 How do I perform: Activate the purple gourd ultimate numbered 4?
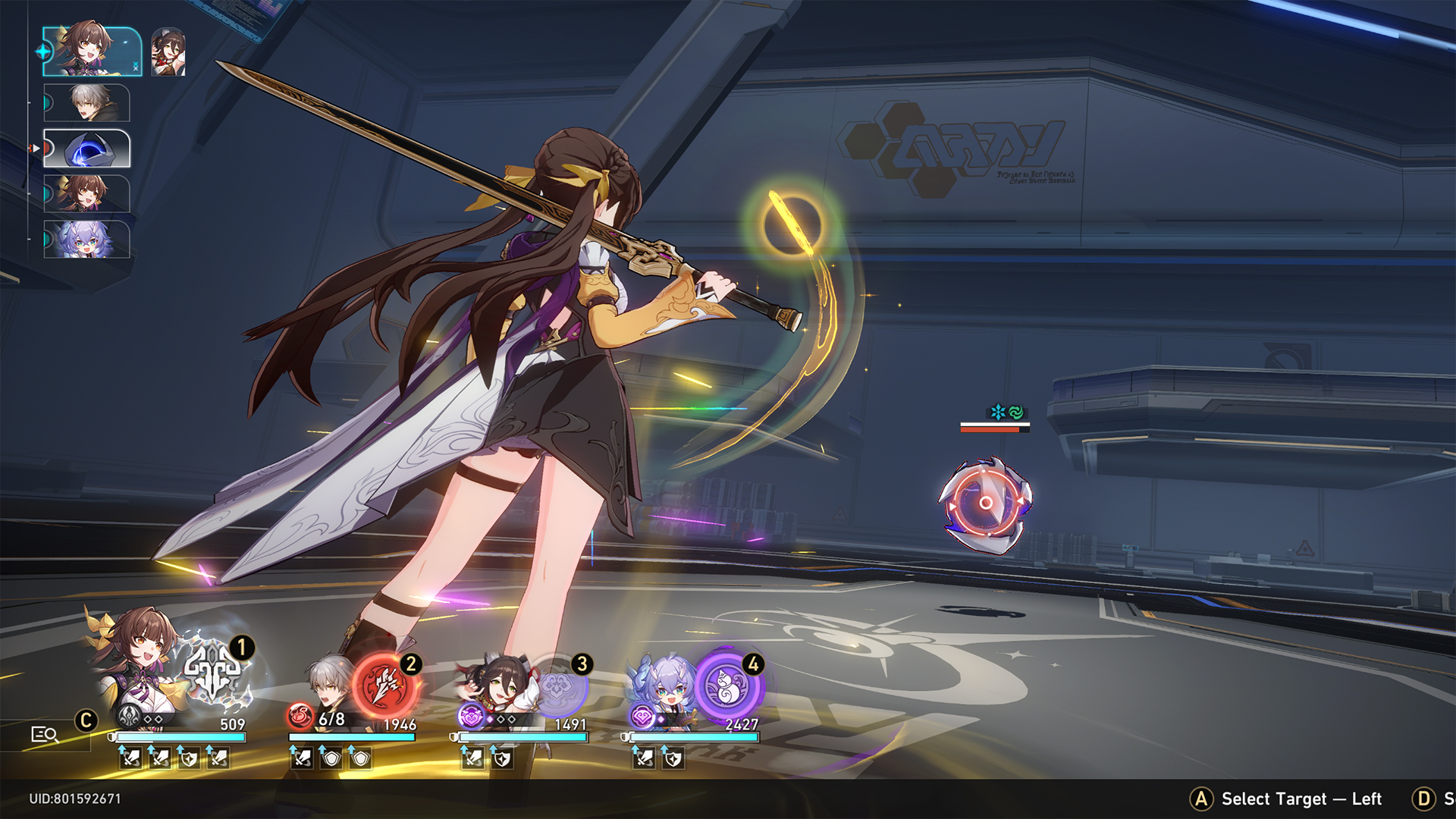tap(728, 686)
